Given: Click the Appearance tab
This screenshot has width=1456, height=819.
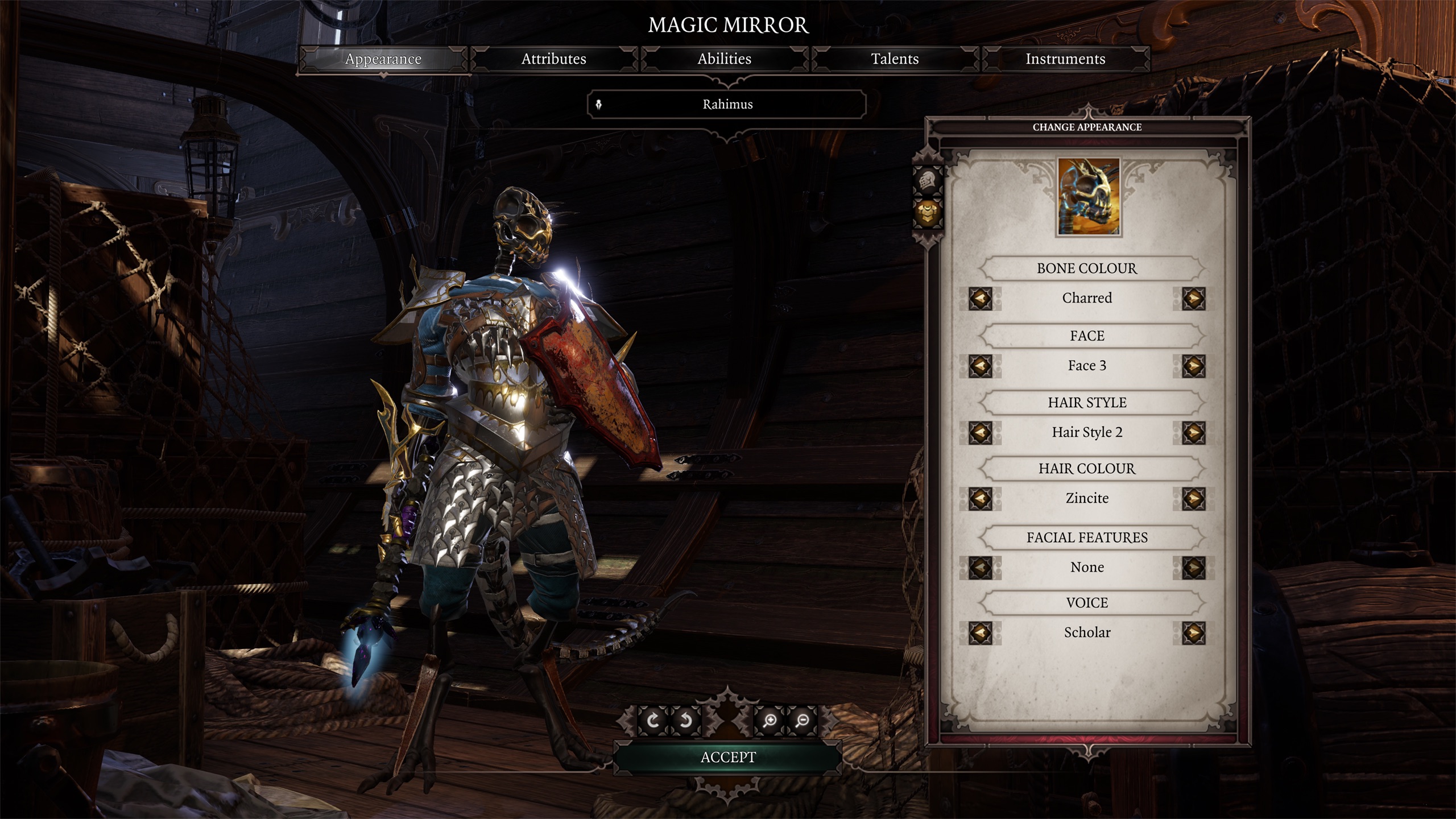Looking at the screenshot, I should (x=383, y=59).
